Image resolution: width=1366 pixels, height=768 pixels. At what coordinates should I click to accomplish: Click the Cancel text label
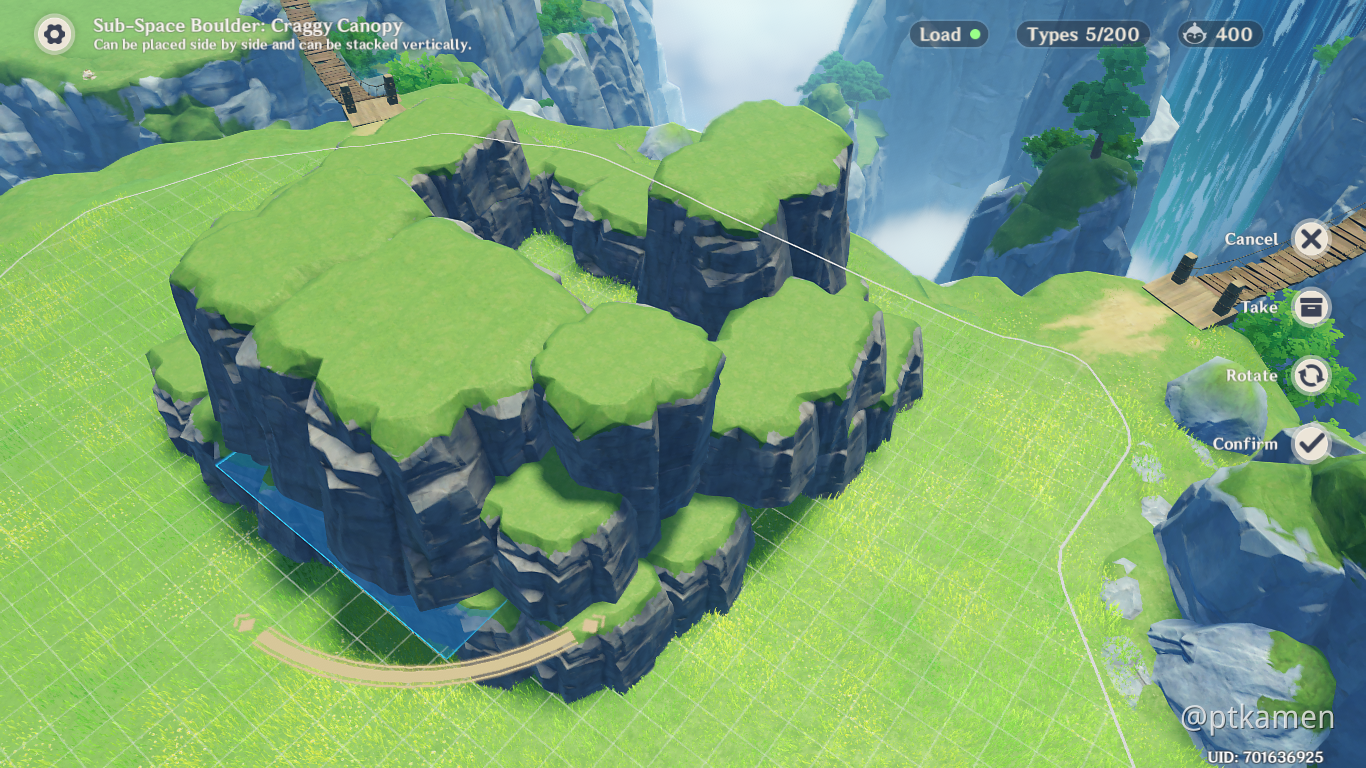point(1251,239)
